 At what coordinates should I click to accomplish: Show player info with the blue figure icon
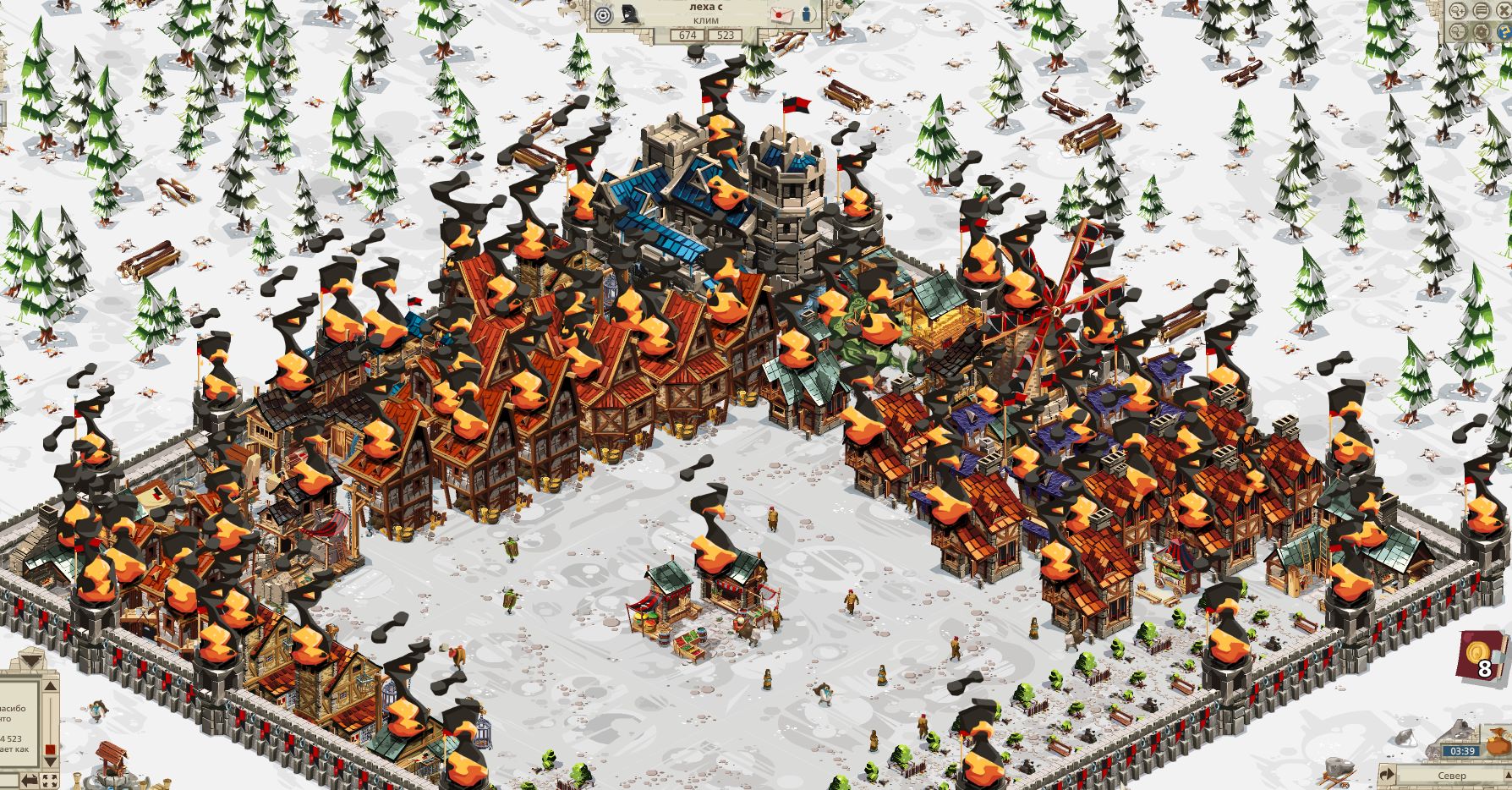click(x=806, y=14)
